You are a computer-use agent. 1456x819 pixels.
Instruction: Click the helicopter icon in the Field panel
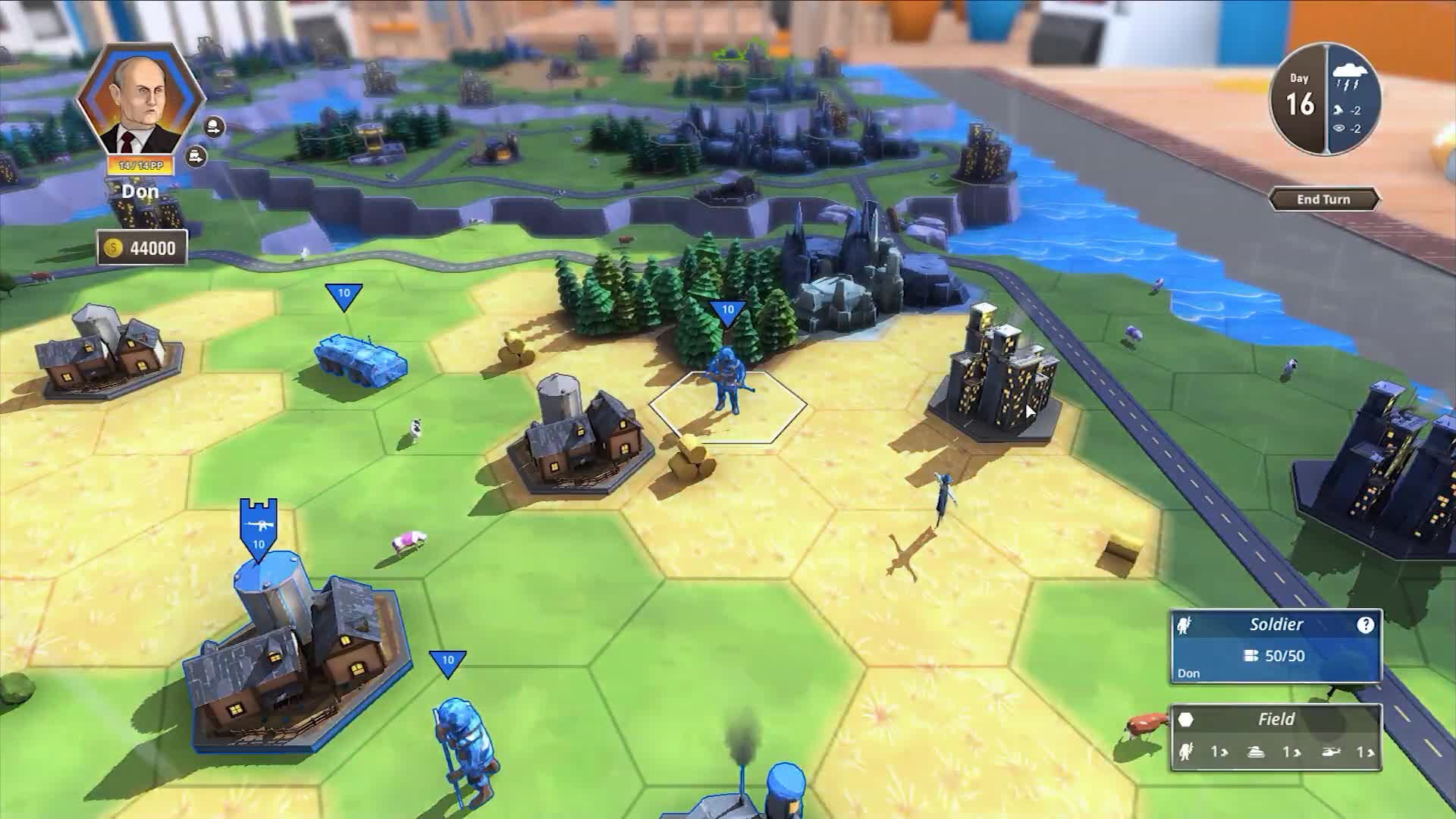(x=1332, y=752)
